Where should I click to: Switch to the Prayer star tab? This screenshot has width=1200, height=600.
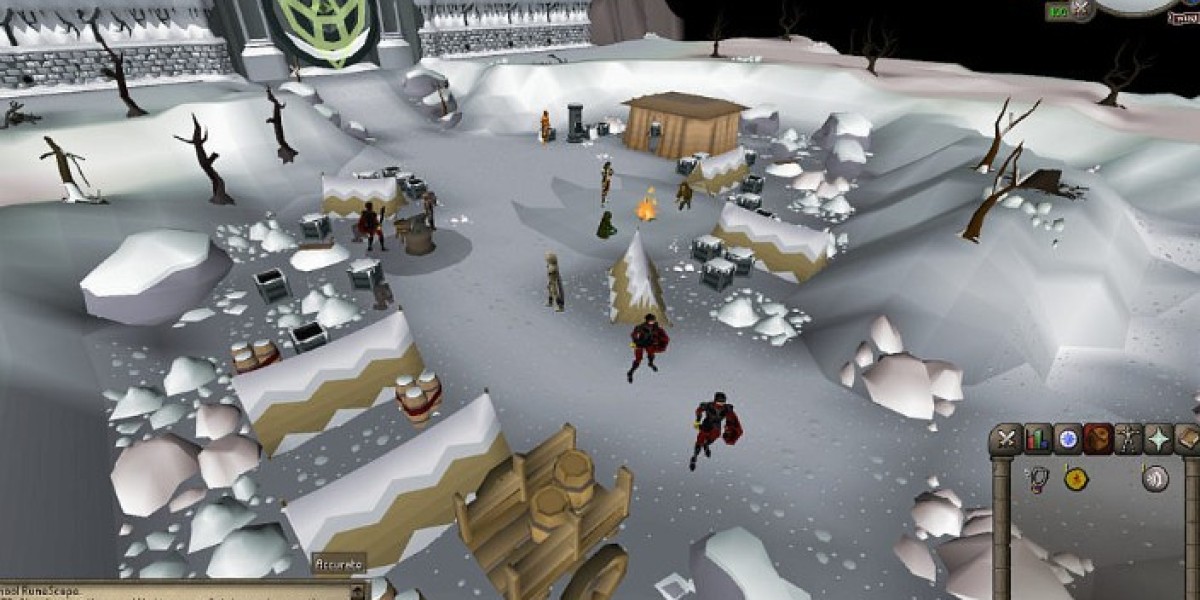[x=1160, y=439]
